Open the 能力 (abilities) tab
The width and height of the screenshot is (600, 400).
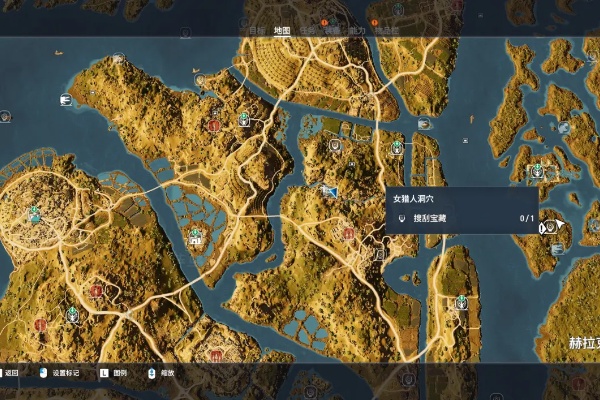(x=357, y=30)
